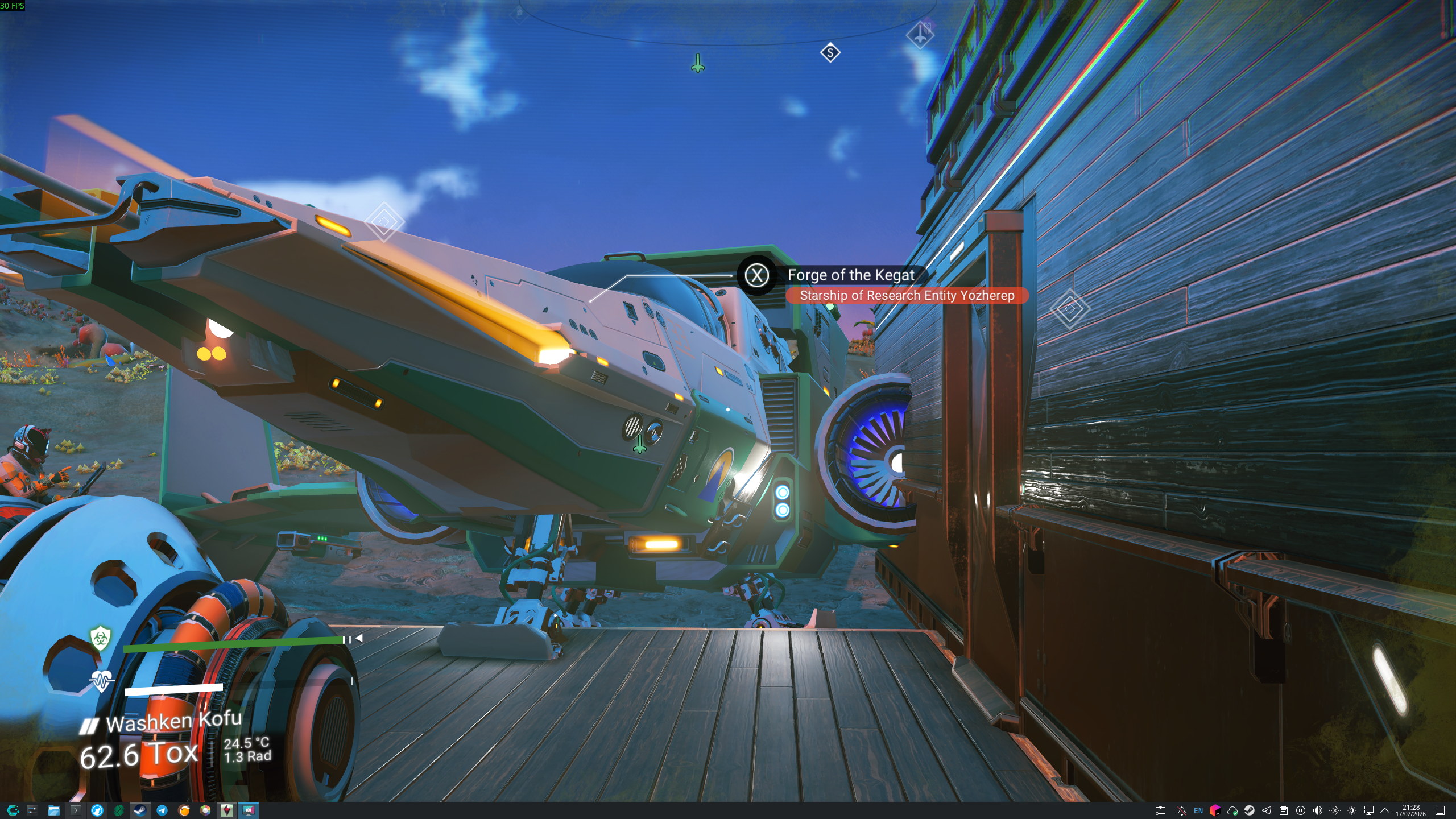Select the South diamond marker on the compass
The height and width of the screenshot is (819, 1456).
[830, 53]
